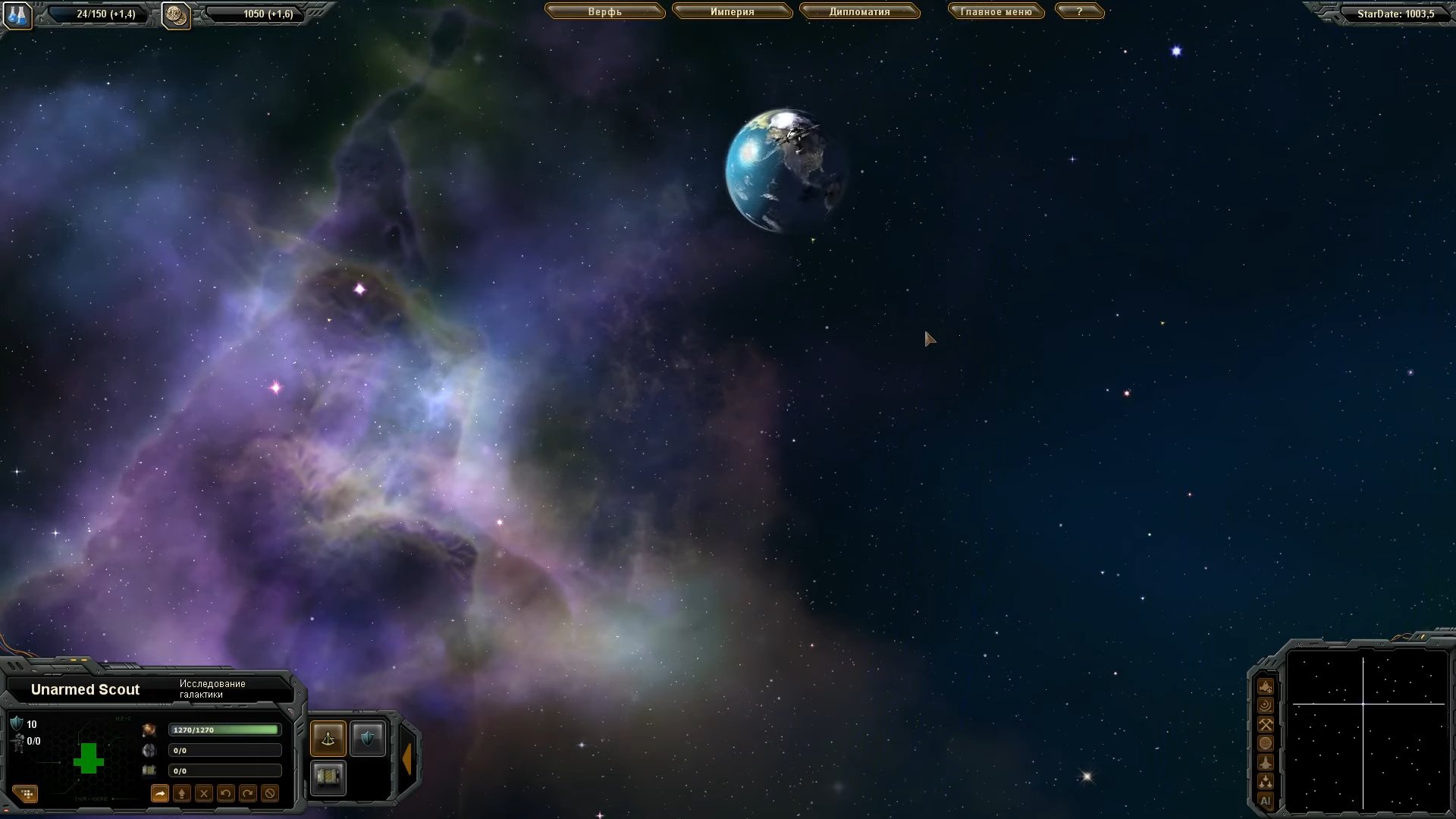Open the dotted grid button on ship panel
The image size is (1456, 819).
pyautogui.click(x=27, y=794)
